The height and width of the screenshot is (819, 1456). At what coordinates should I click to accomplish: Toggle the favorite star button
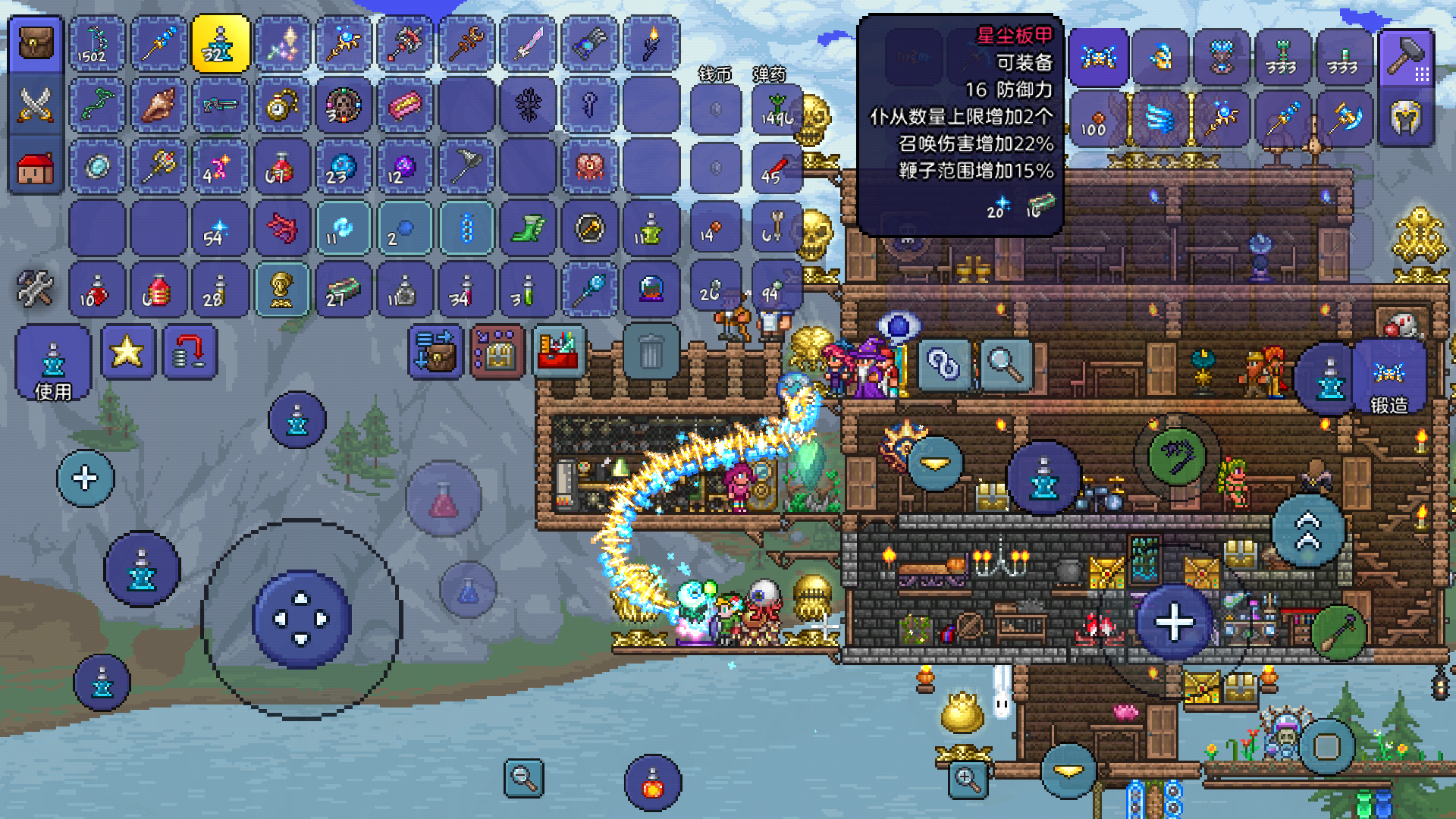coord(127,351)
